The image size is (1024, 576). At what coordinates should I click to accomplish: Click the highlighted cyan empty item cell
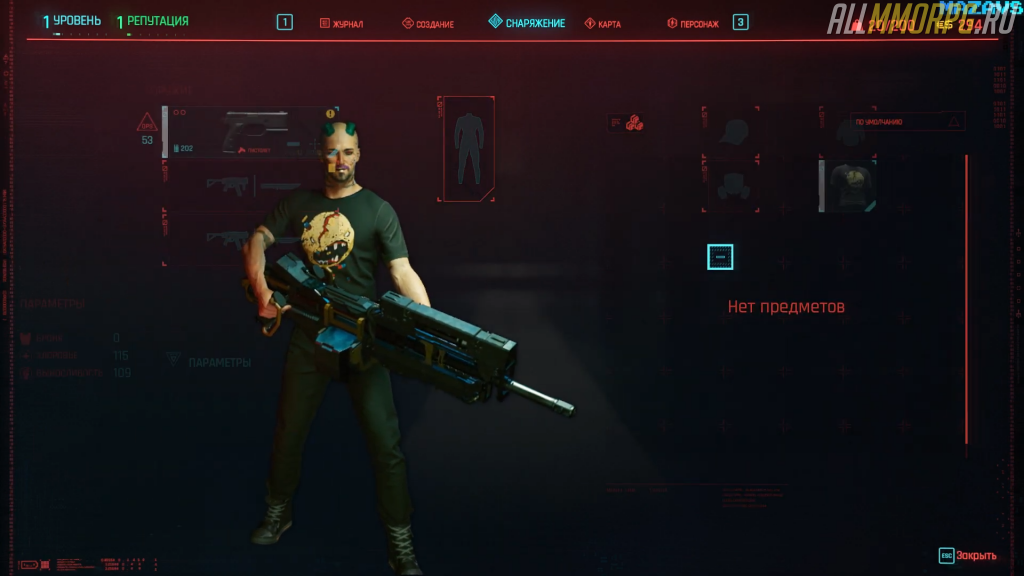[720, 257]
